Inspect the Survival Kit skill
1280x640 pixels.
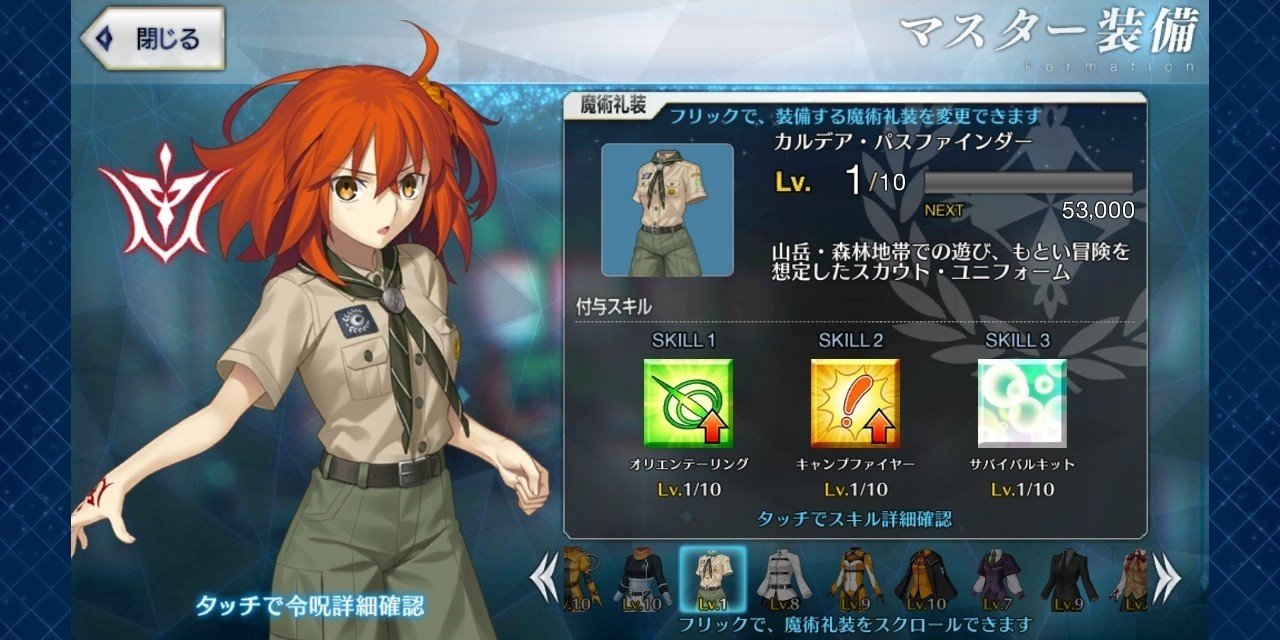[1022, 403]
